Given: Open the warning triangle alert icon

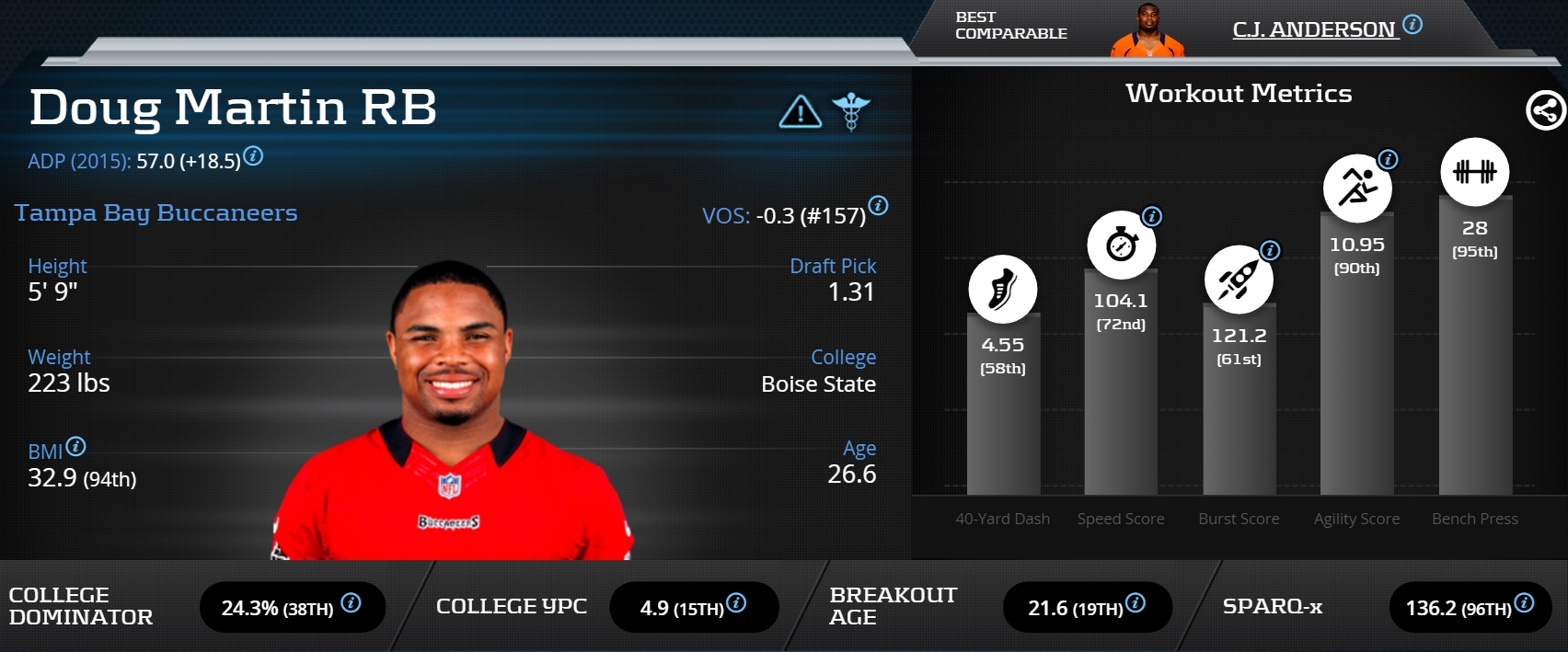Looking at the screenshot, I should coord(801,112).
